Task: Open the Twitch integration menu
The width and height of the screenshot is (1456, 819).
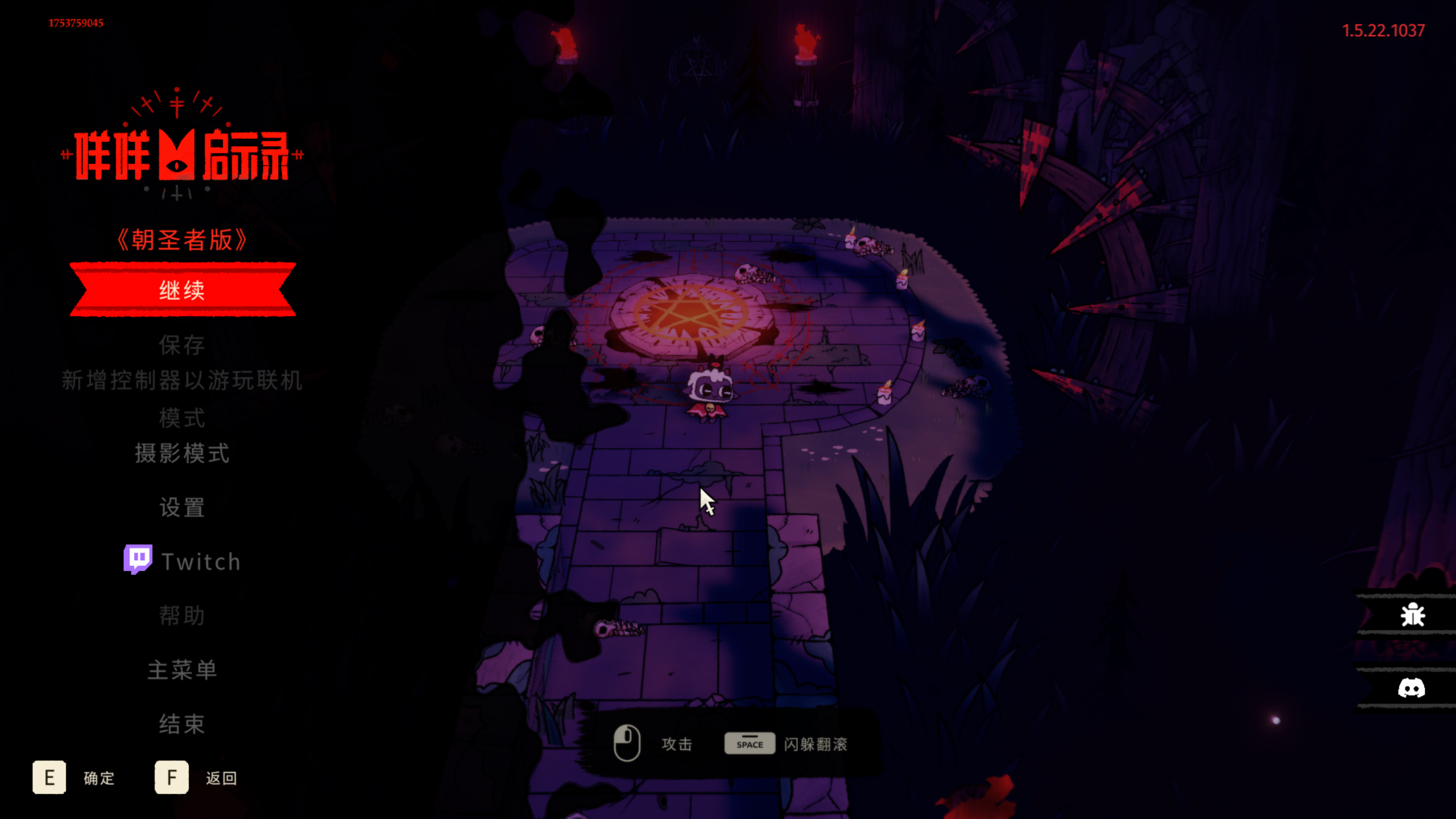Action: (x=183, y=561)
